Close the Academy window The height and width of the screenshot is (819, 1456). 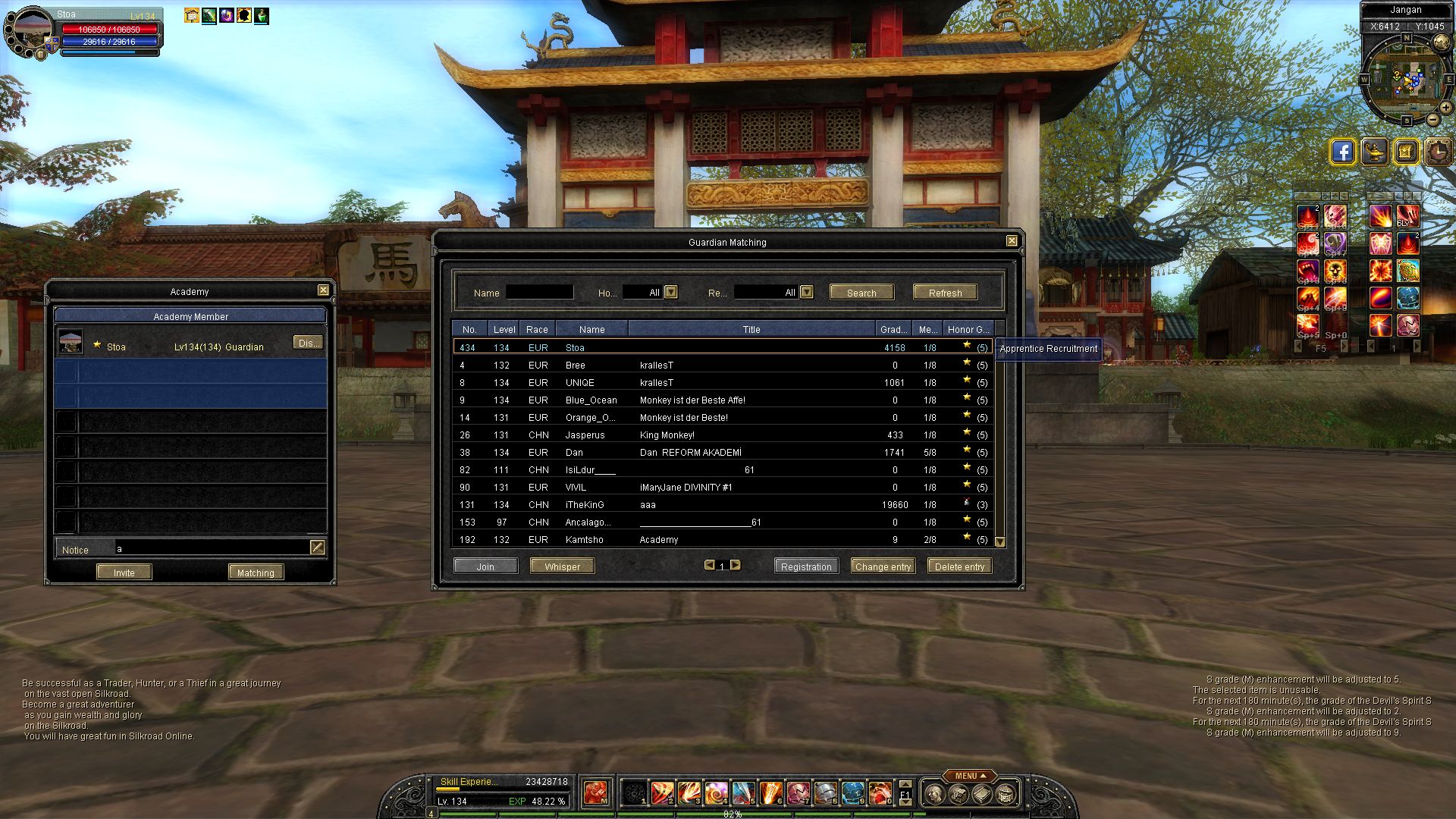pos(323,290)
